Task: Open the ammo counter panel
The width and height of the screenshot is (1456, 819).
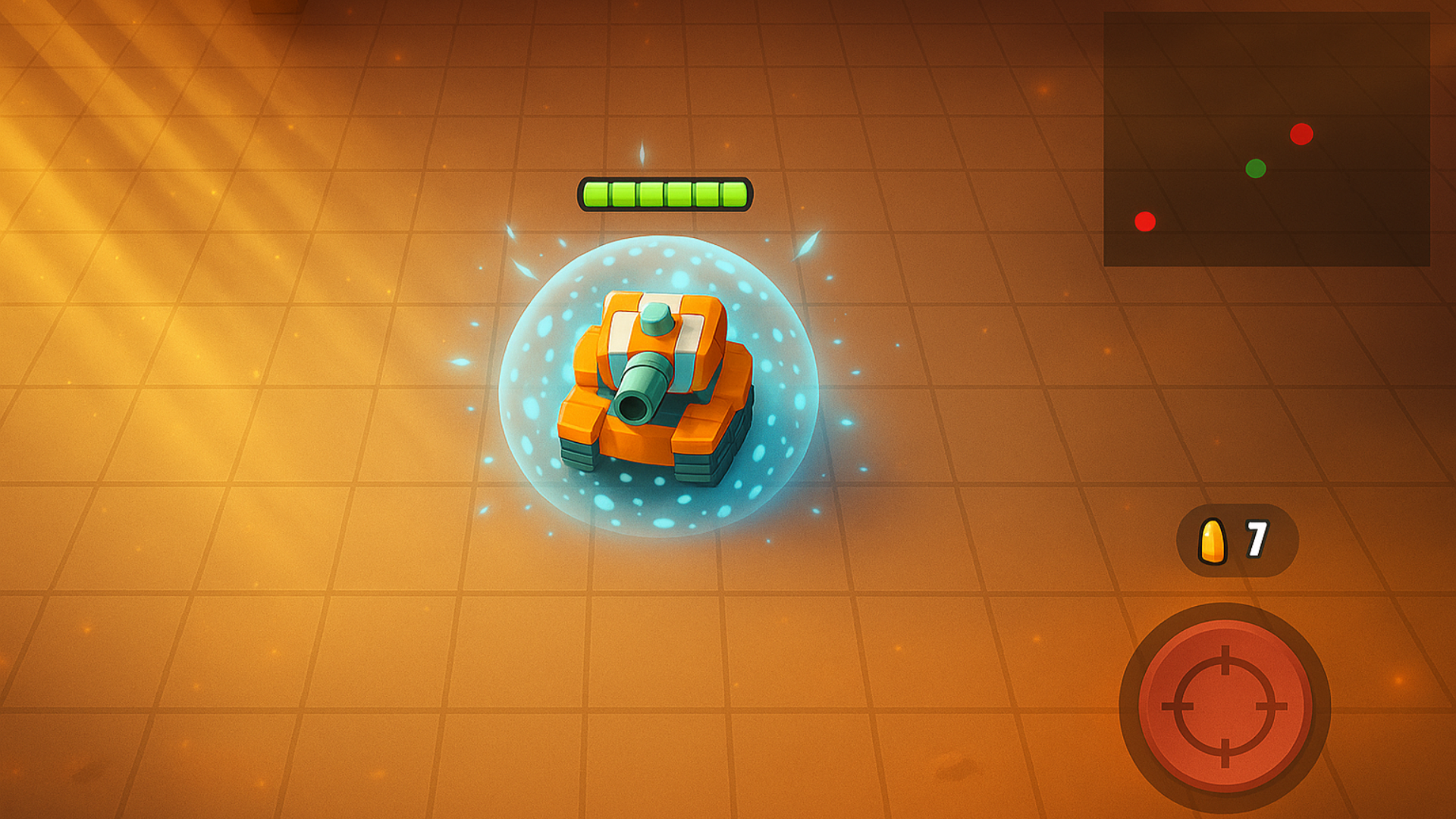Action: [x=1236, y=538]
